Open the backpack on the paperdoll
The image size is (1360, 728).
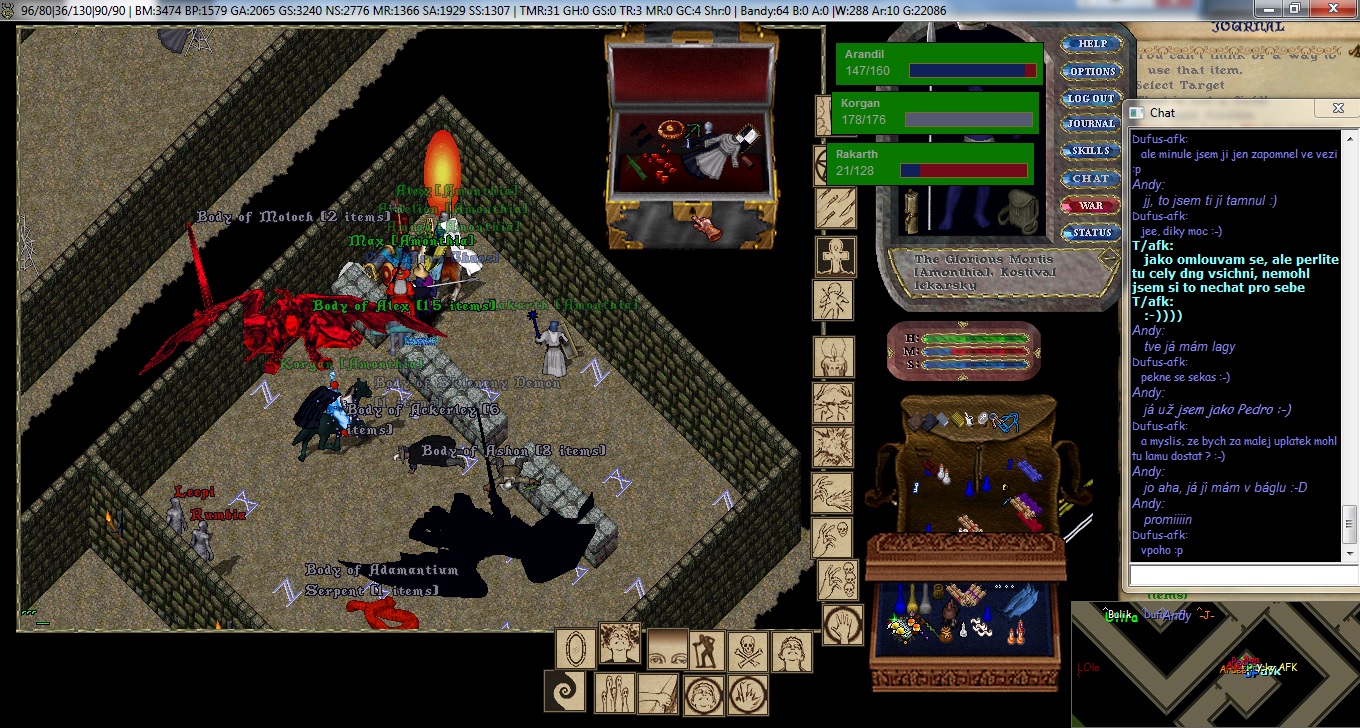click(1019, 206)
